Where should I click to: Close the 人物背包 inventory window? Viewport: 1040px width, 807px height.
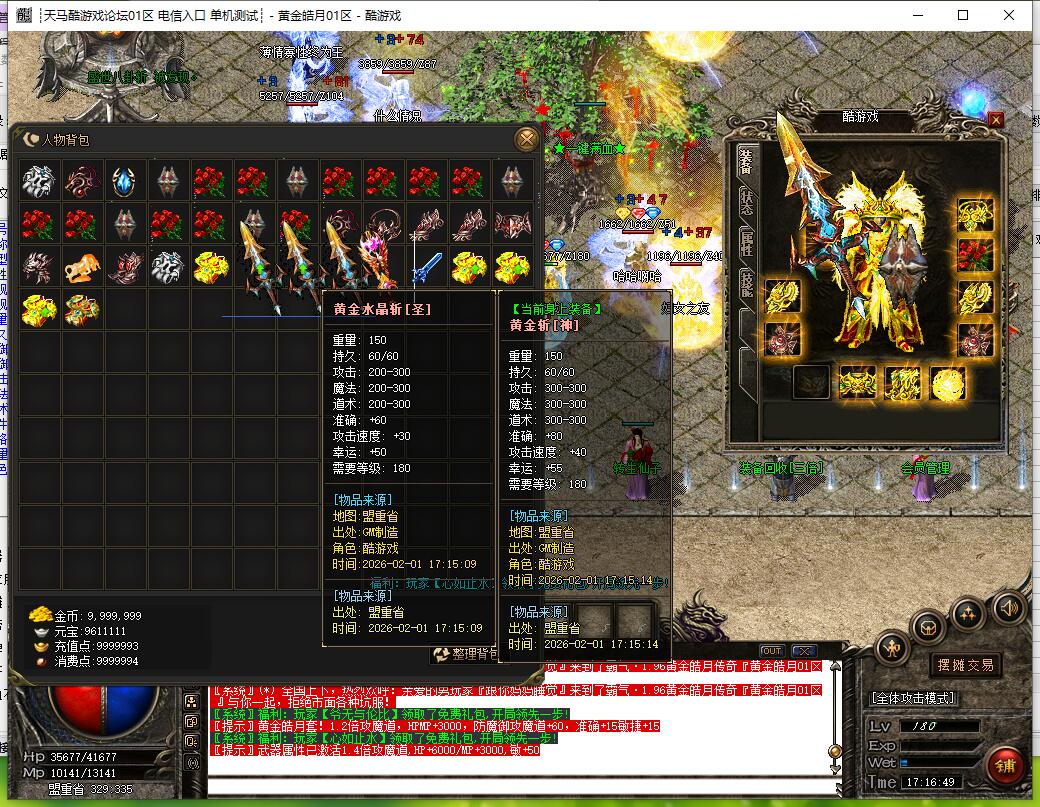point(526,139)
